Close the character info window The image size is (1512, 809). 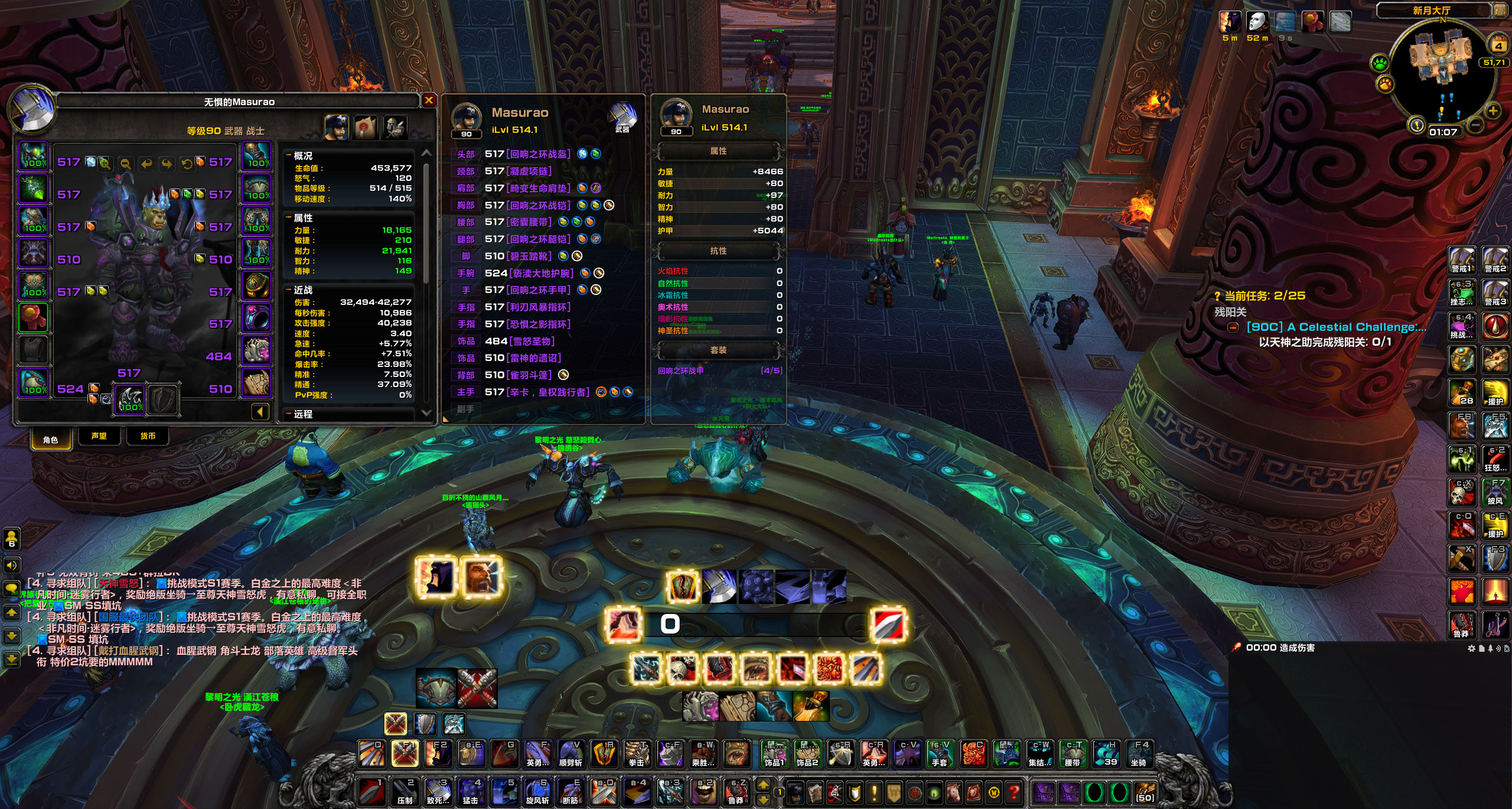point(429,100)
